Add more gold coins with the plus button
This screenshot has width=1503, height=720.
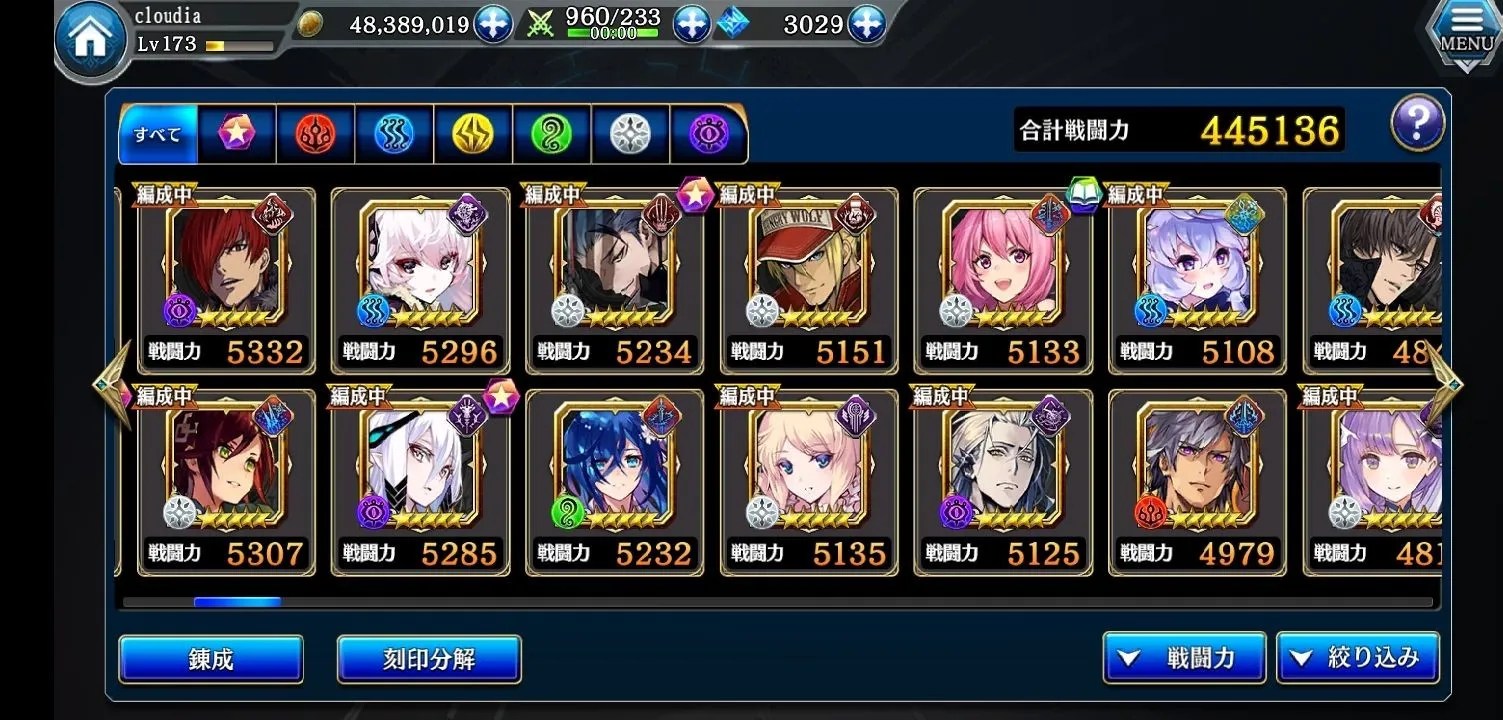[x=493, y=24]
